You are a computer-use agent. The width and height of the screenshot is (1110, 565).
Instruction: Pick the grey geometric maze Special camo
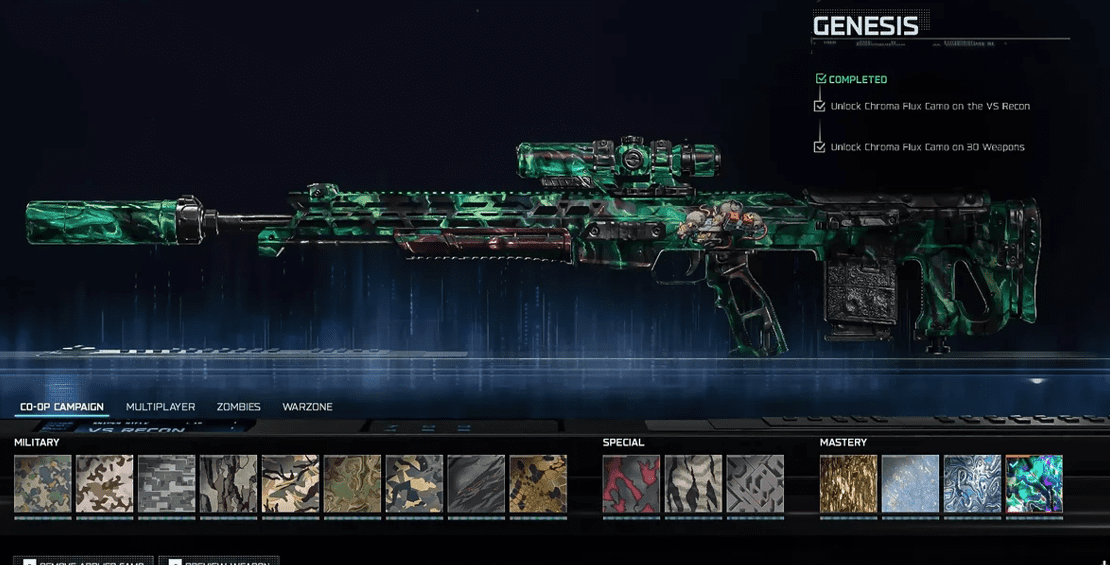point(755,484)
